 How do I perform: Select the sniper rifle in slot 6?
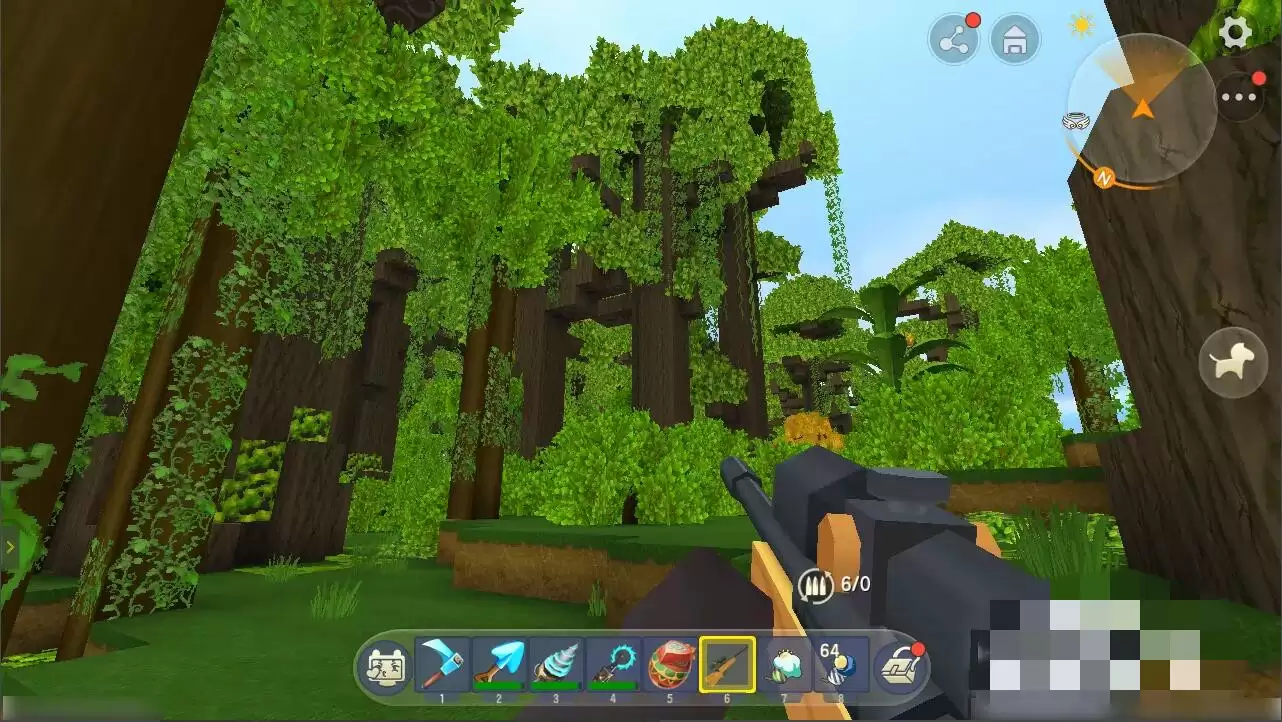click(727, 664)
